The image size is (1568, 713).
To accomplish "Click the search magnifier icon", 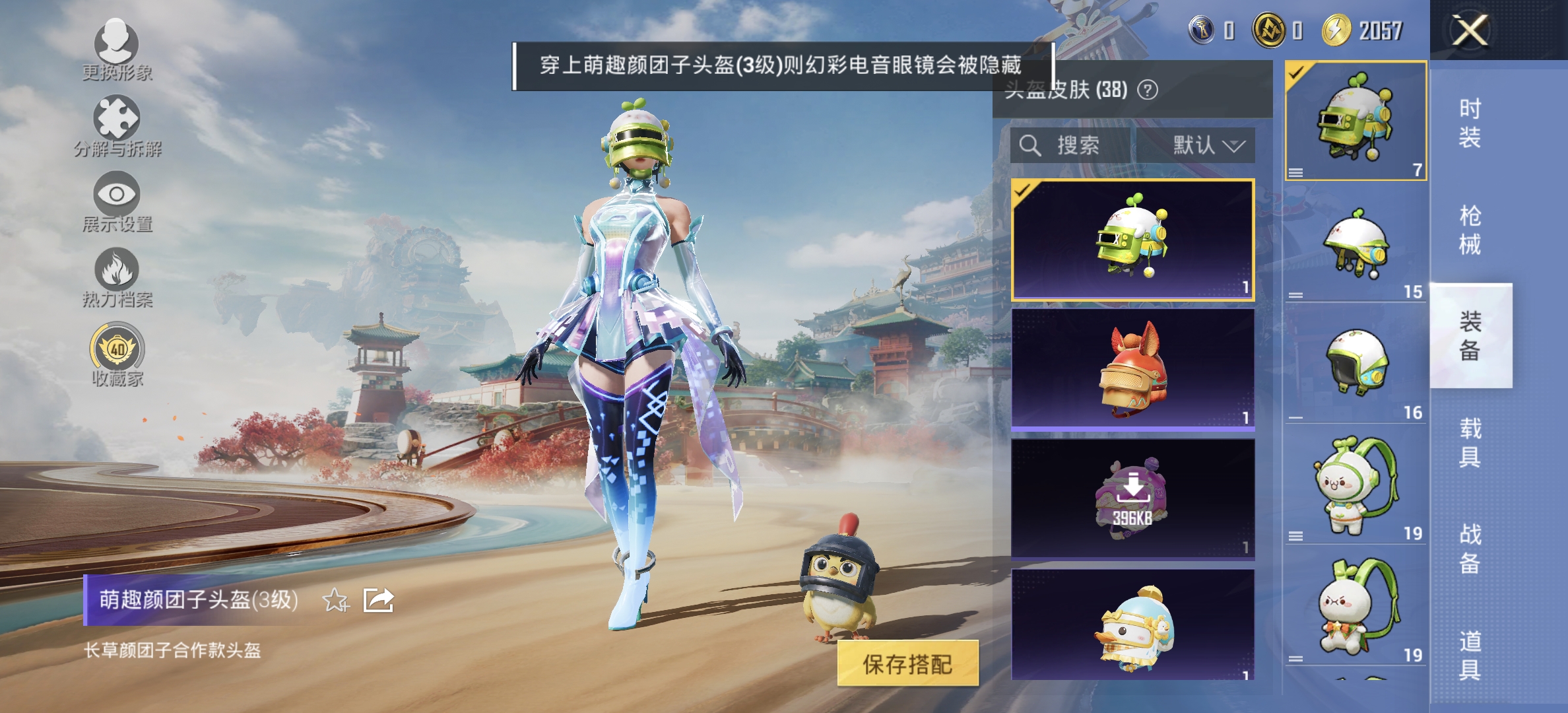I will [x=1029, y=147].
